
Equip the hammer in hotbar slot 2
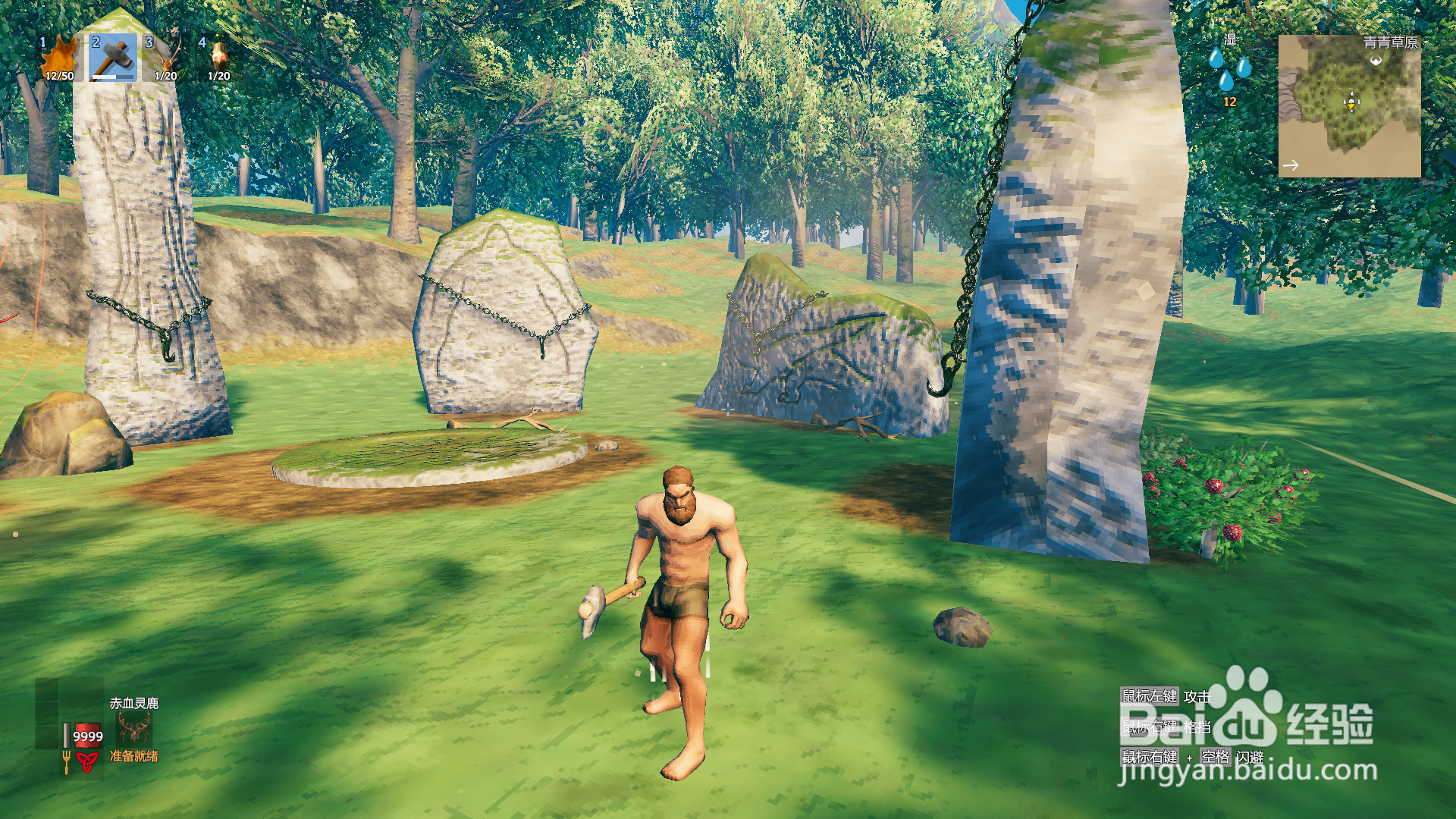point(113,58)
